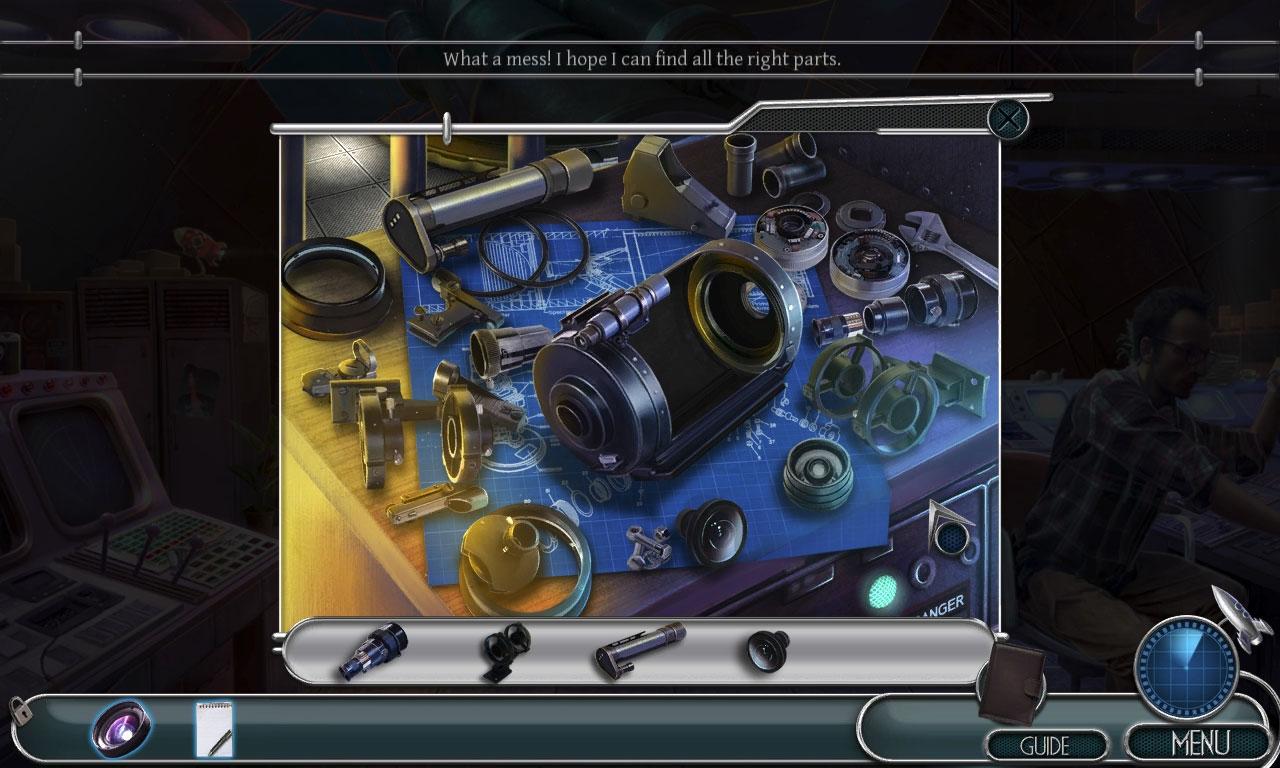The image size is (1280, 768).
Task: Select the camera lens inventory item
Action: [x=122, y=728]
